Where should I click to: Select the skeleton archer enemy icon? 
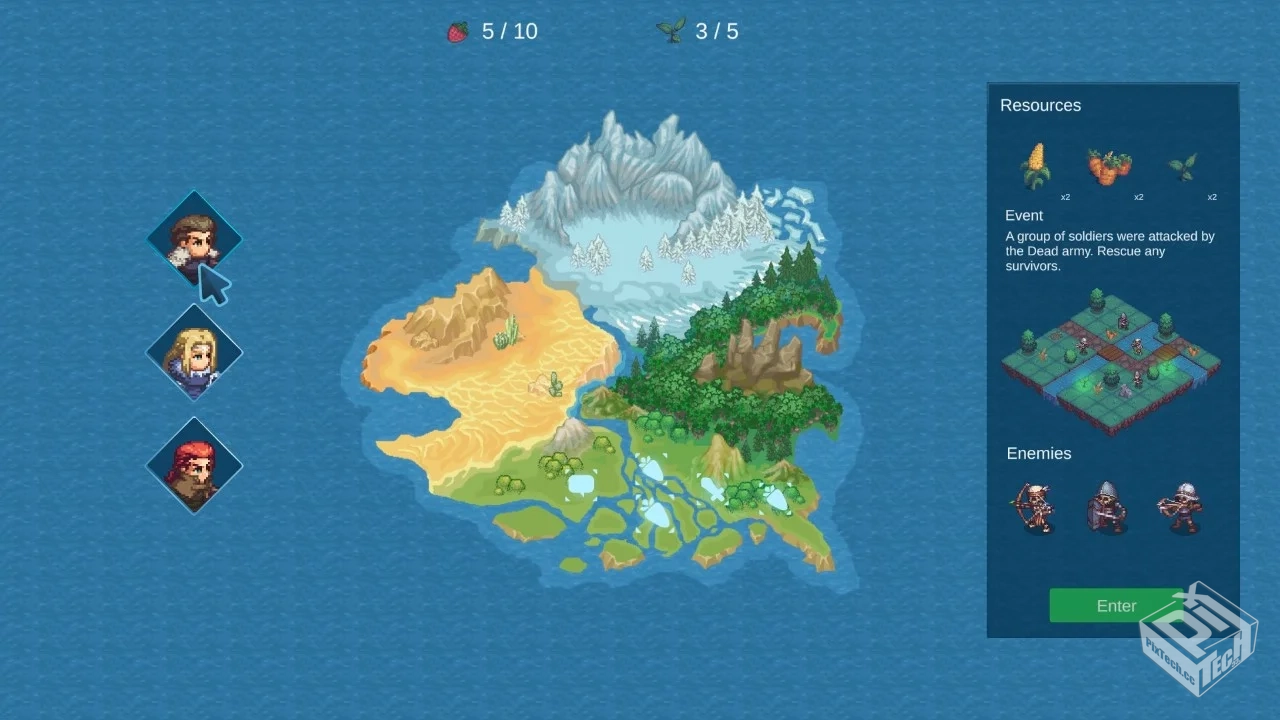(x=1036, y=507)
